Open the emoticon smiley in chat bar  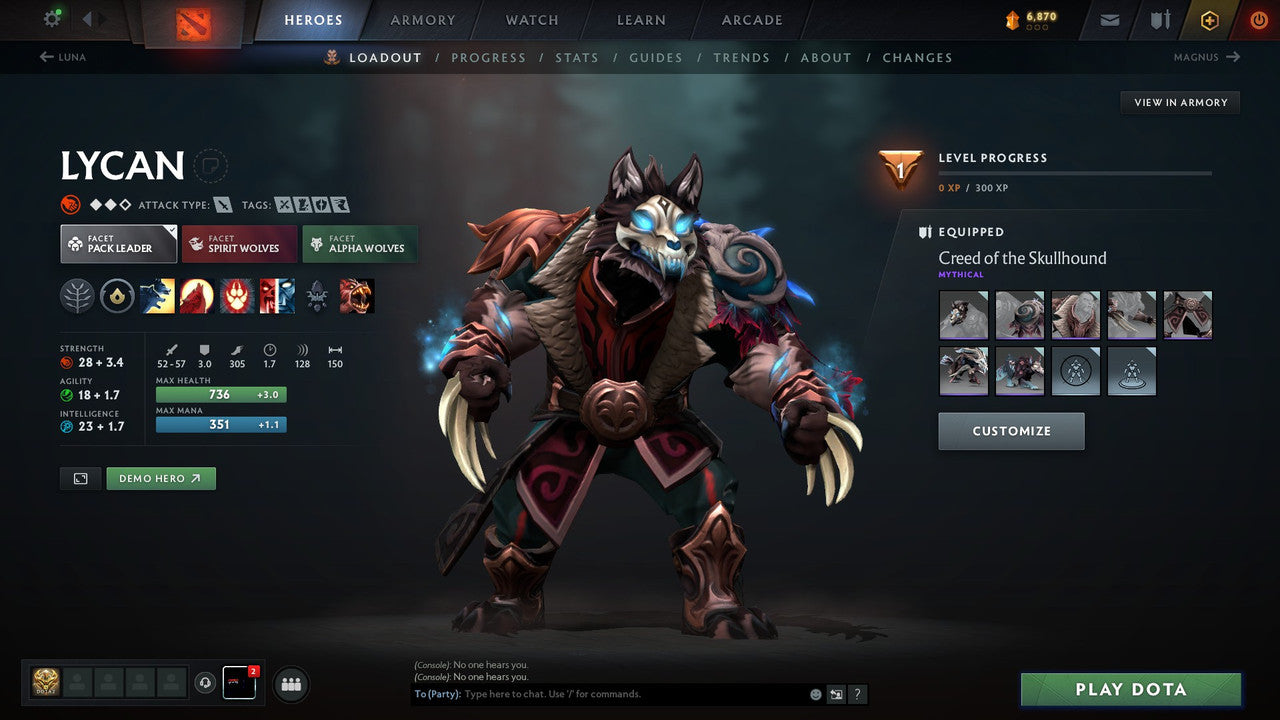[x=815, y=693]
